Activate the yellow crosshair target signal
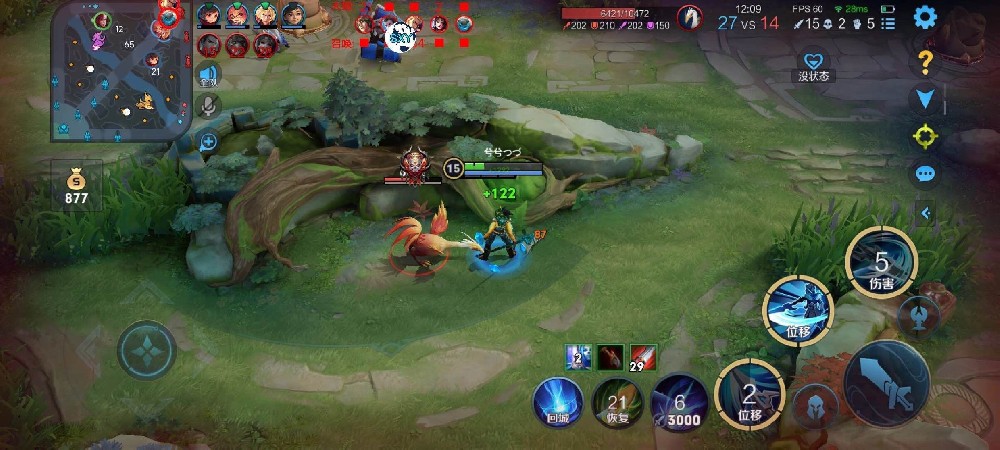Screen dimensions: 1000x450 pos(925,135)
